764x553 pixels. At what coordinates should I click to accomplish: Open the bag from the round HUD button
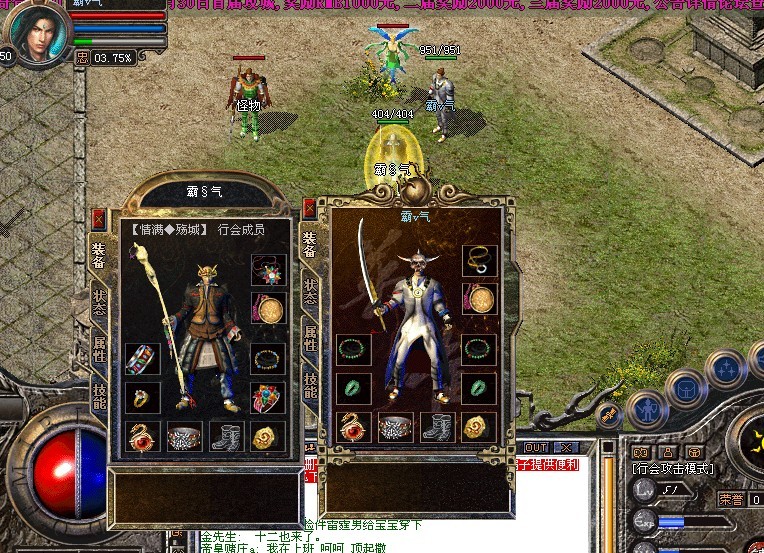tap(686, 388)
